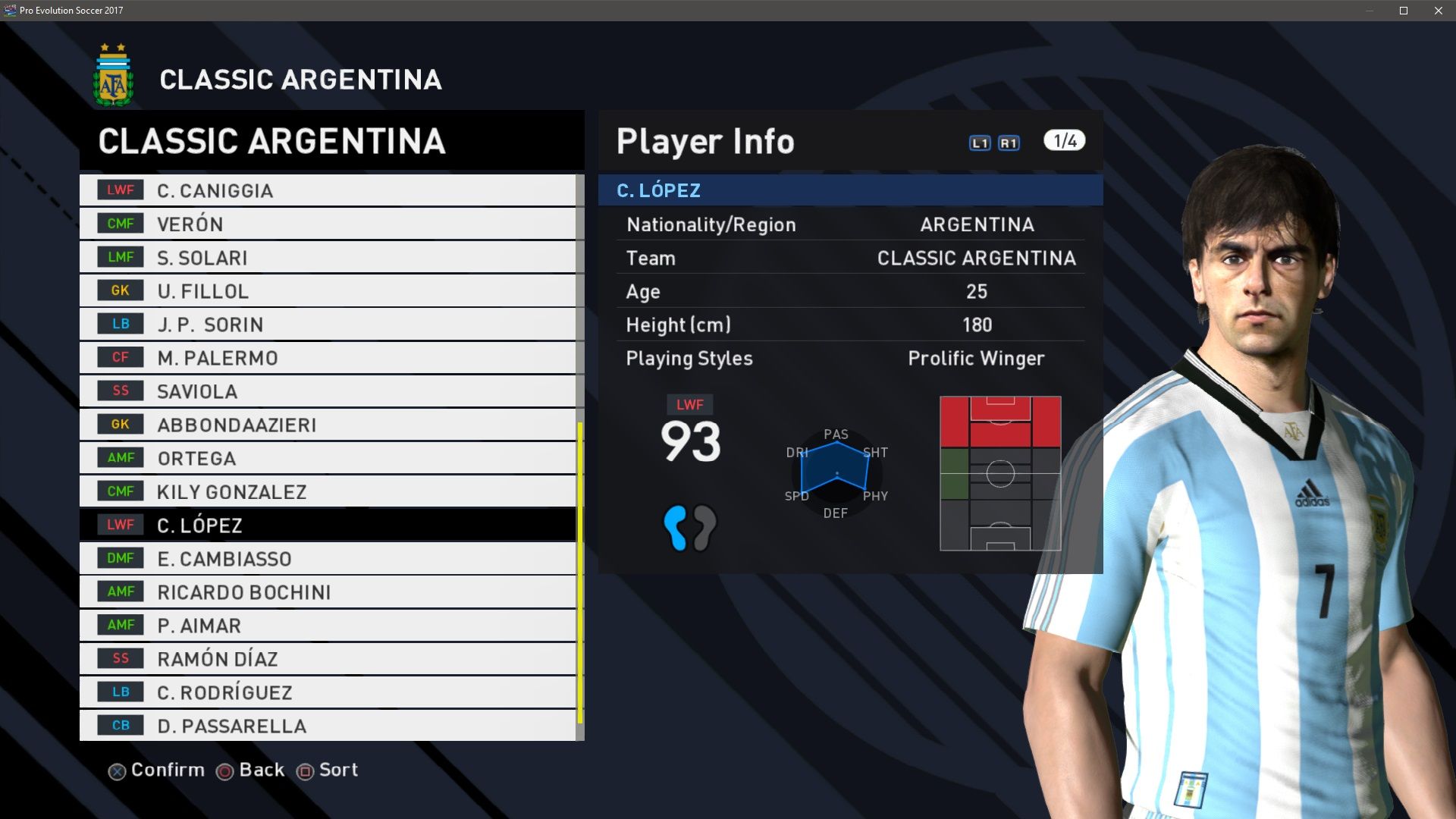Pick Ramón Díaz from the list
1456x819 pixels.
pos(328,658)
